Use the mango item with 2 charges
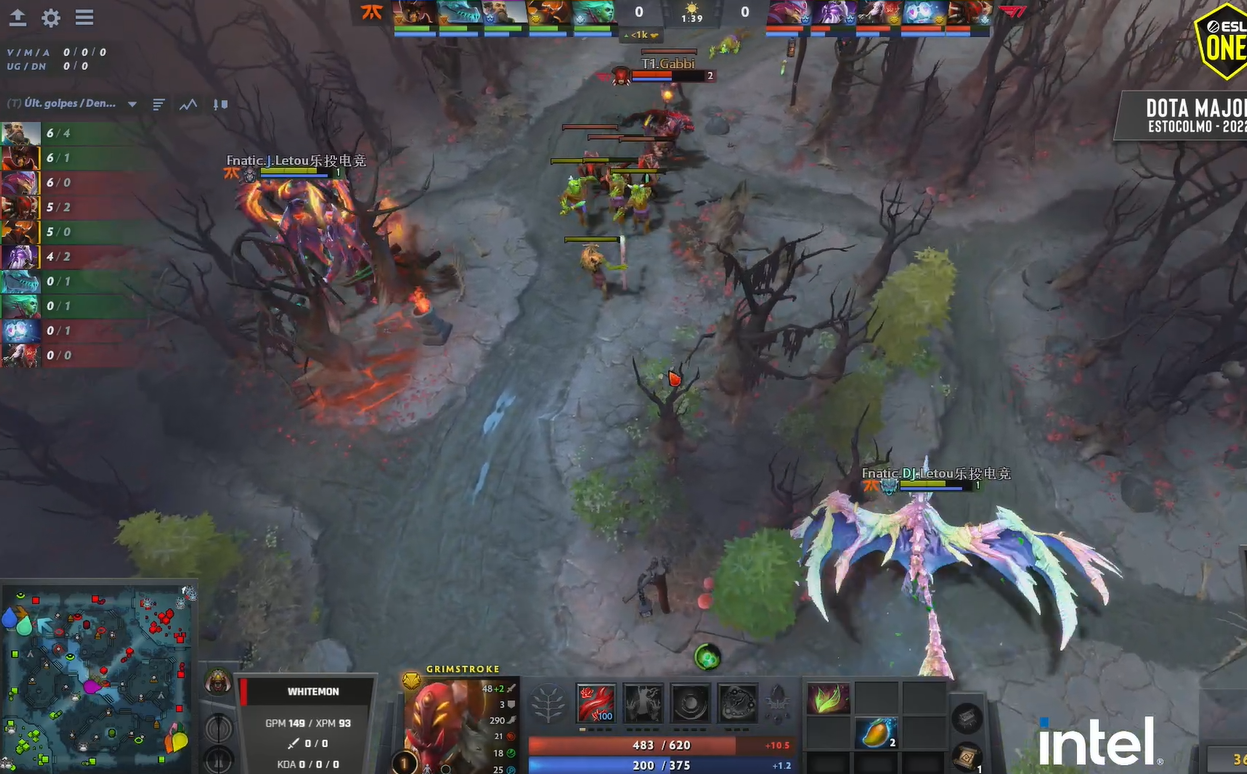The width and height of the screenshot is (1247, 774). [876, 733]
